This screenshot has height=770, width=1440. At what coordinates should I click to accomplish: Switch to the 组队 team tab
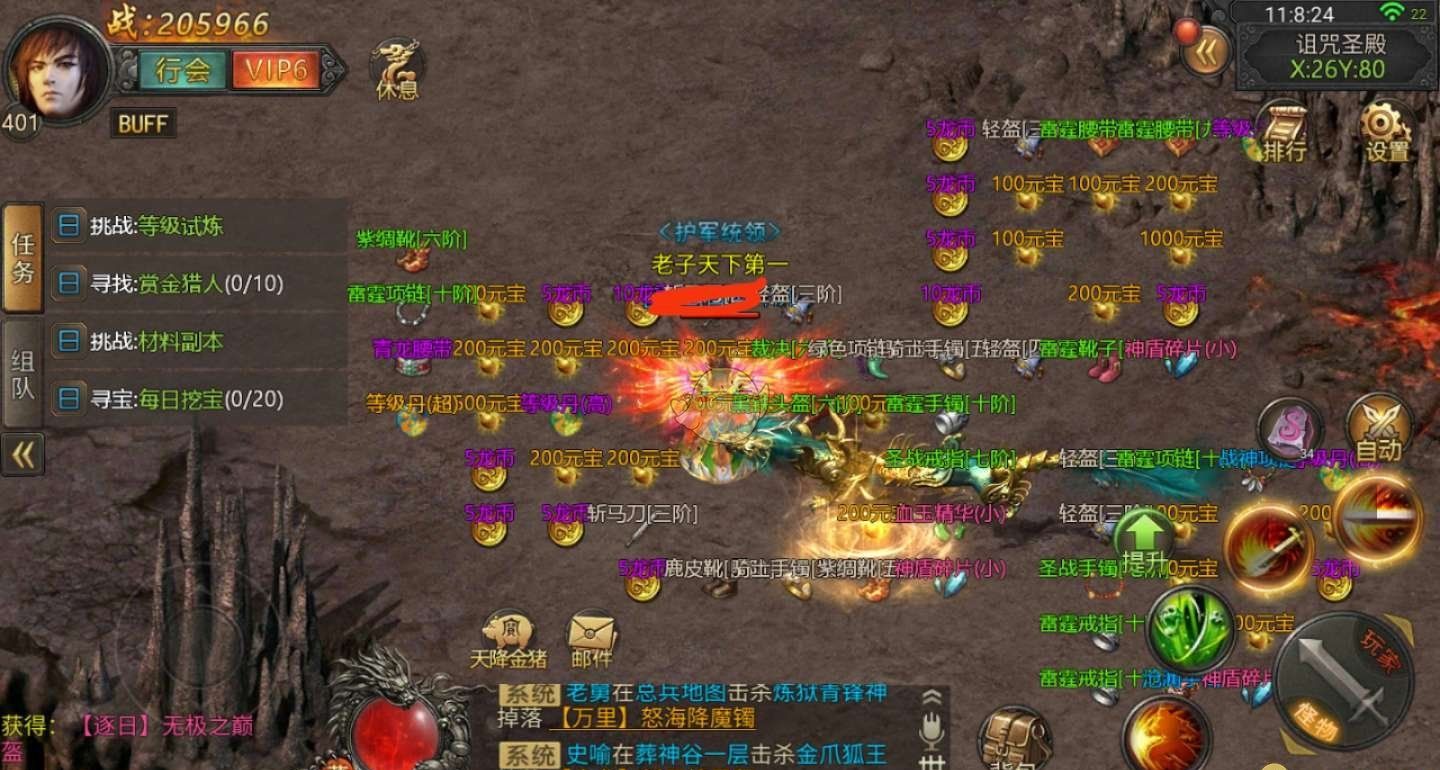click(x=23, y=374)
